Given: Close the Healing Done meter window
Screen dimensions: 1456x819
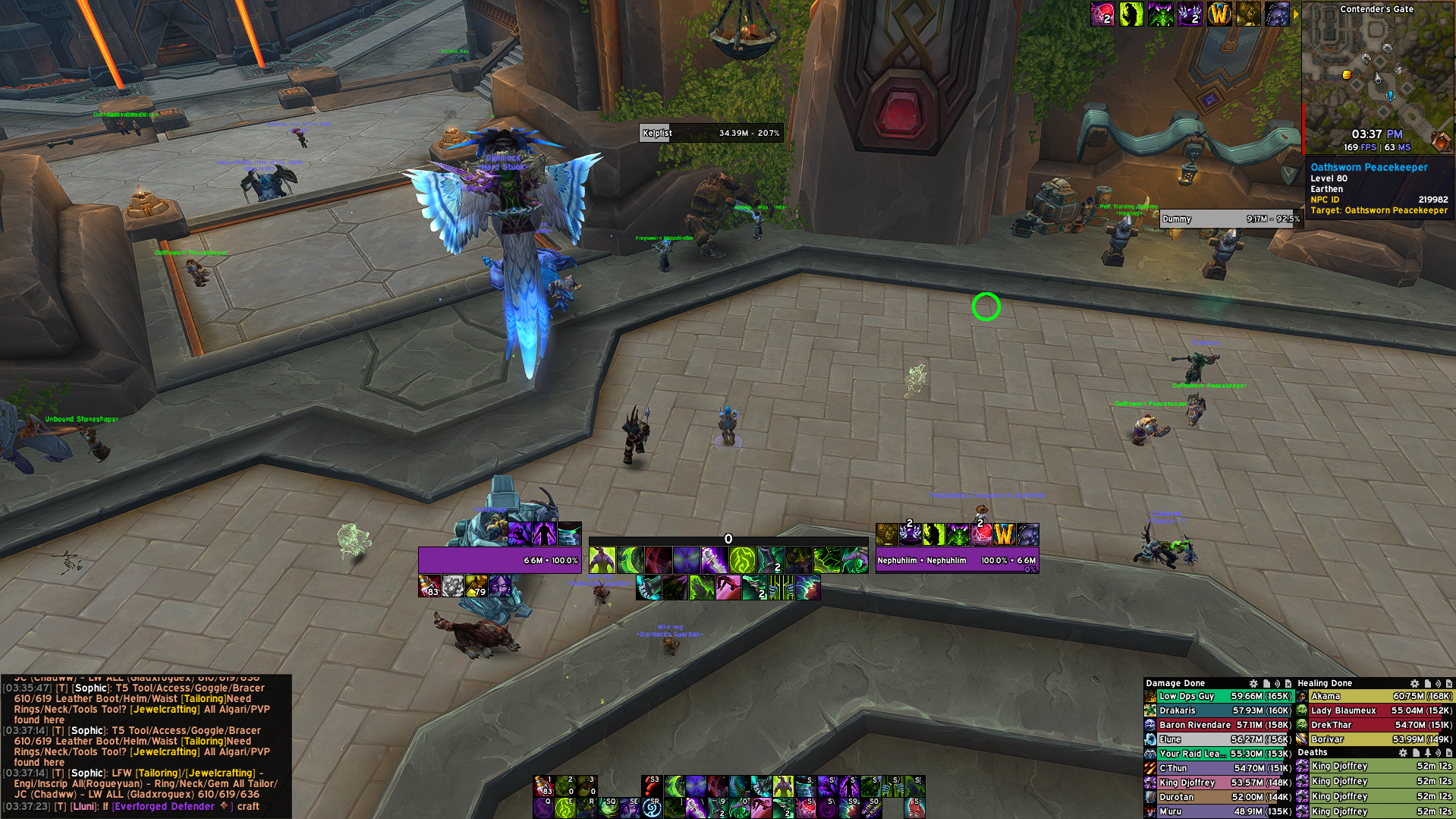Looking at the screenshot, I should [x=1449, y=684].
